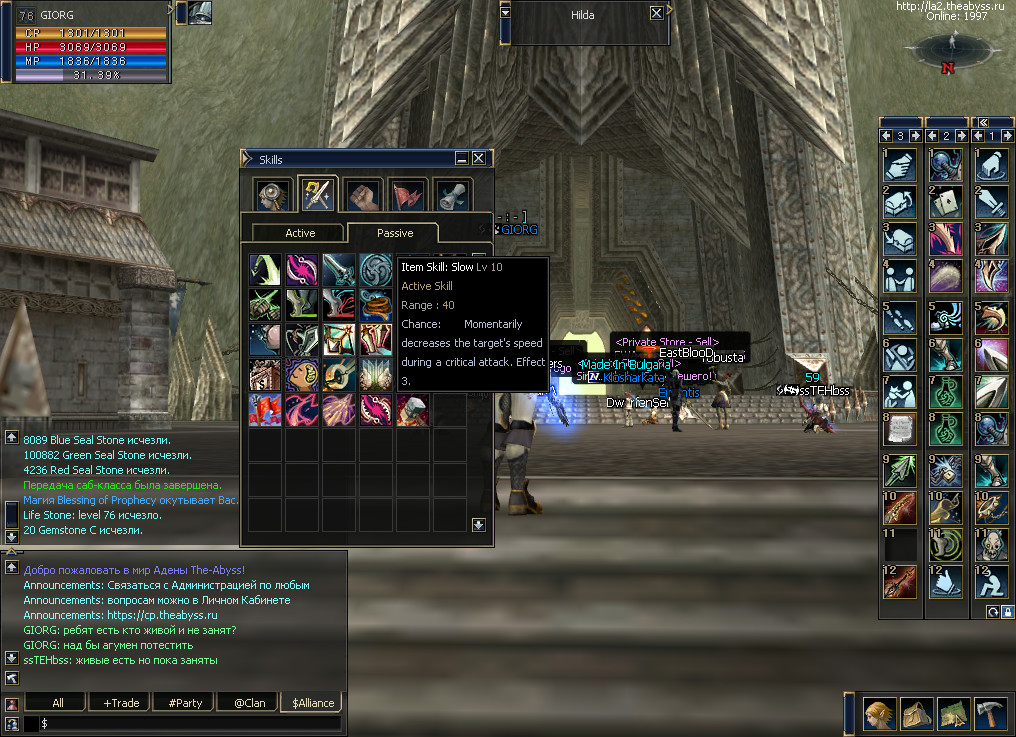
Task: Select the Passive skills tab
Action: (394, 232)
